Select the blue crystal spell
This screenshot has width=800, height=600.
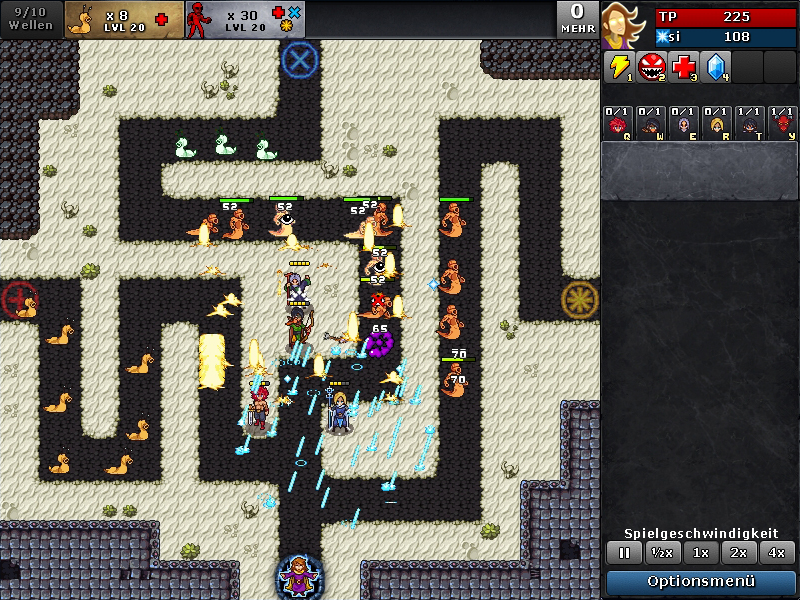point(716,67)
